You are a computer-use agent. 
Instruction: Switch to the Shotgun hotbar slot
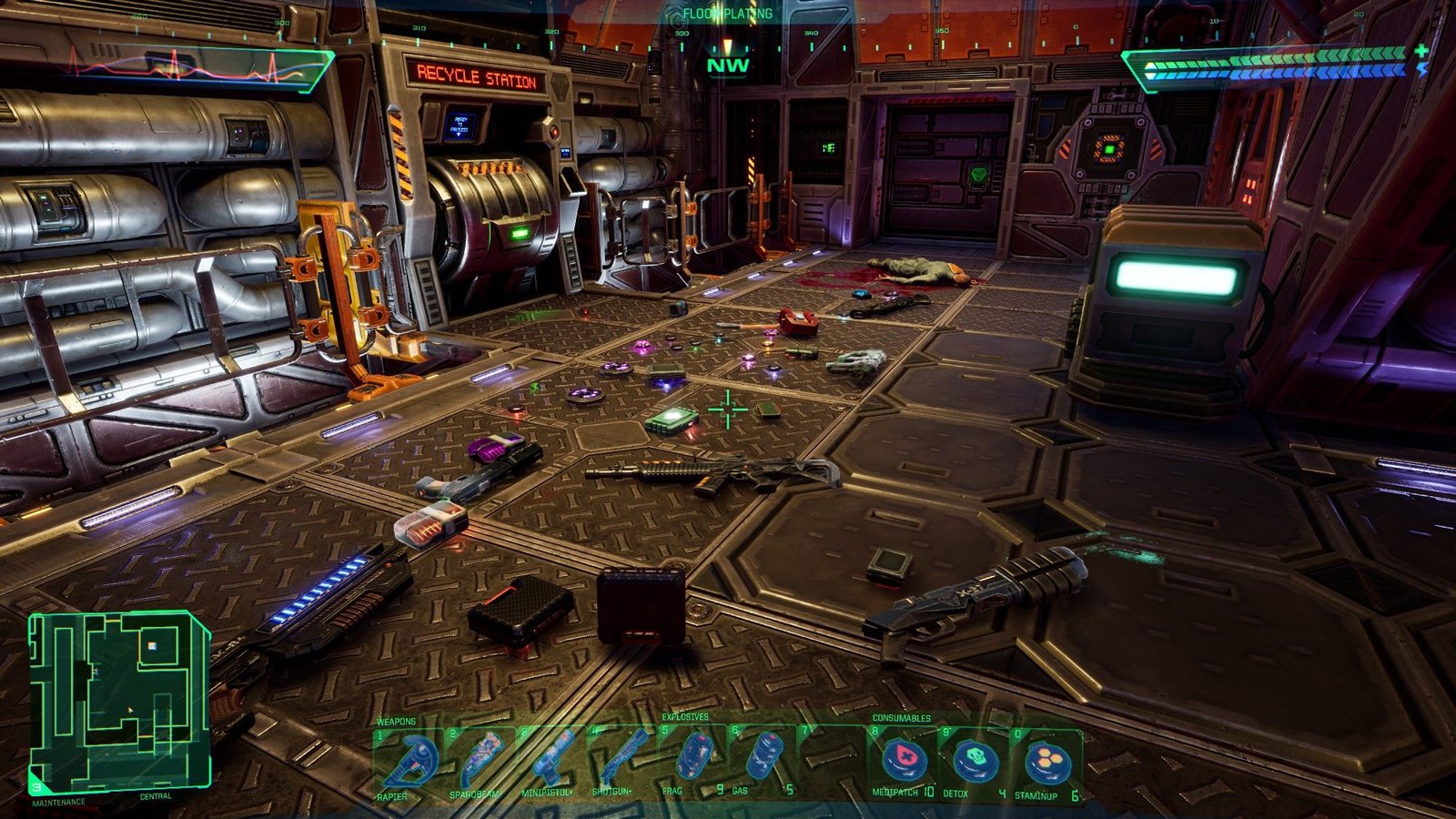621,763
